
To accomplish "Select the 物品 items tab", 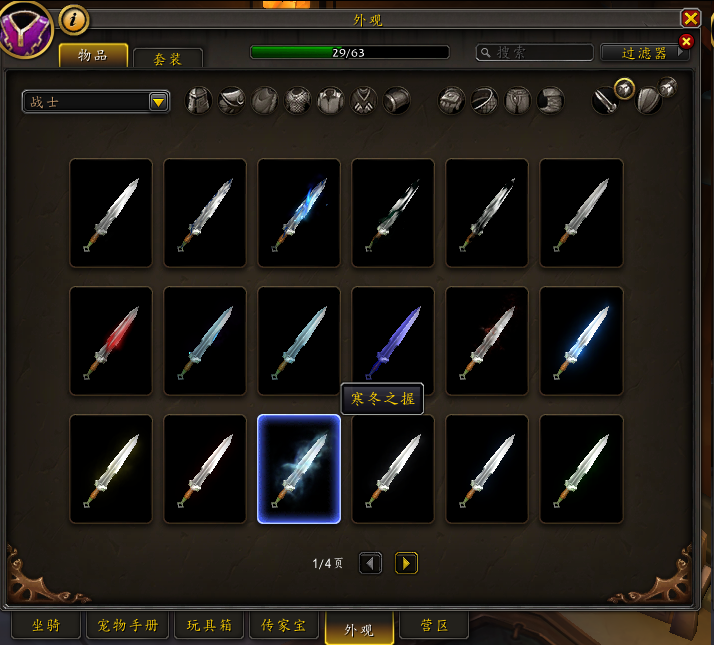I will tap(93, 56).
